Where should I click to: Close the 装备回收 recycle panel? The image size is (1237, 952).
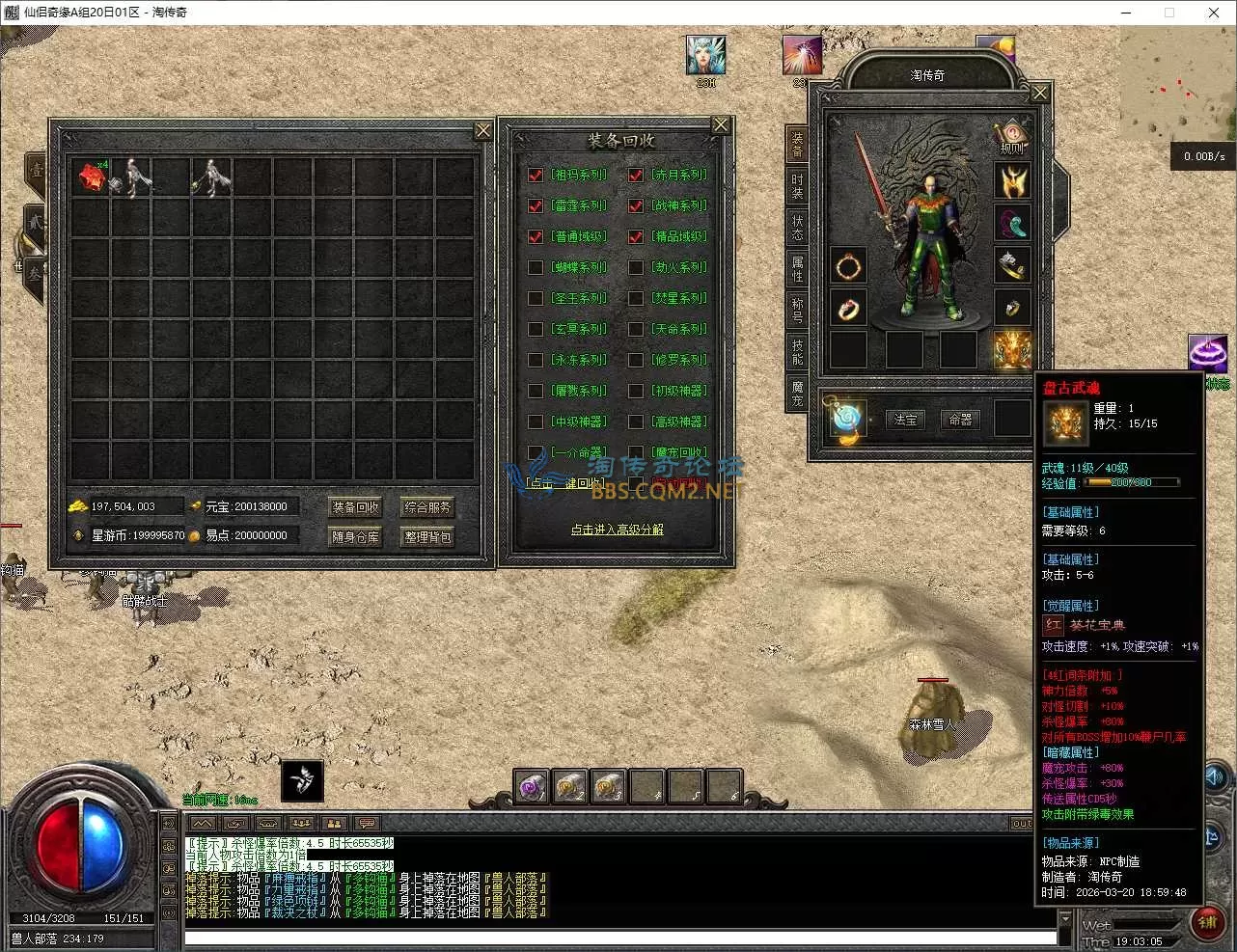tap(721, 125)
